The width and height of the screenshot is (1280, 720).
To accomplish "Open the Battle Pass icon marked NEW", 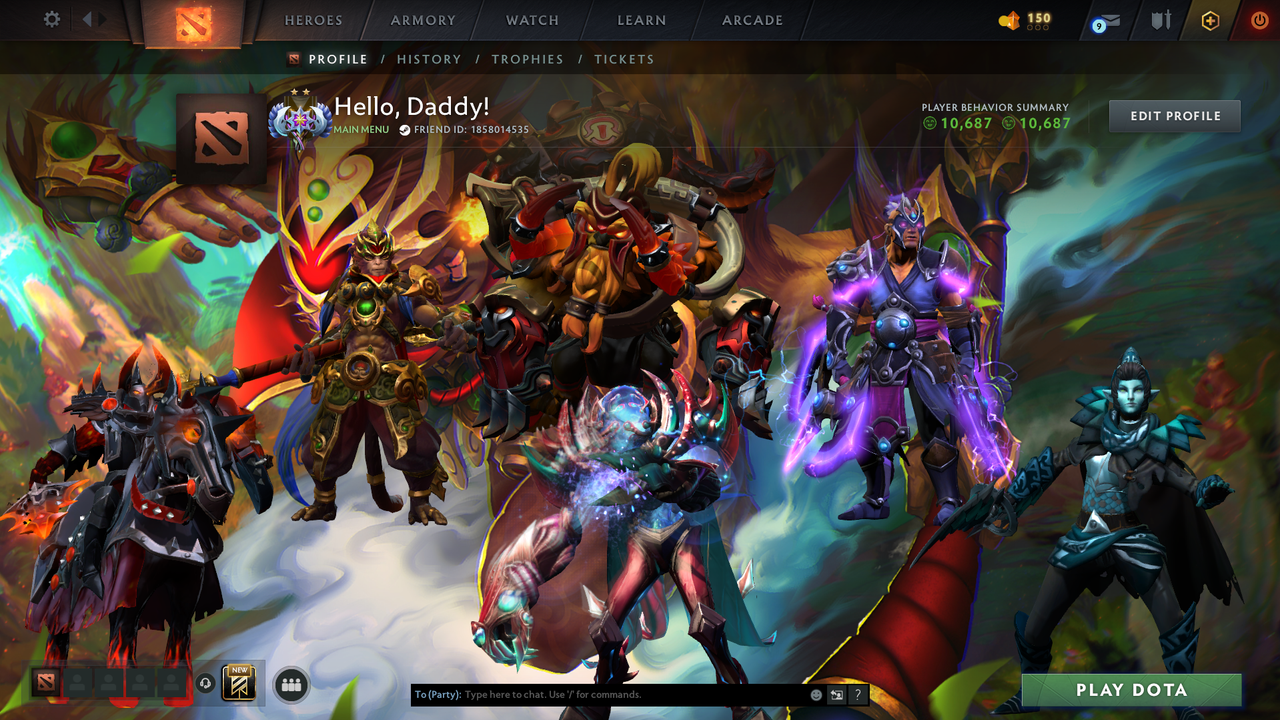I will point(239,683).
